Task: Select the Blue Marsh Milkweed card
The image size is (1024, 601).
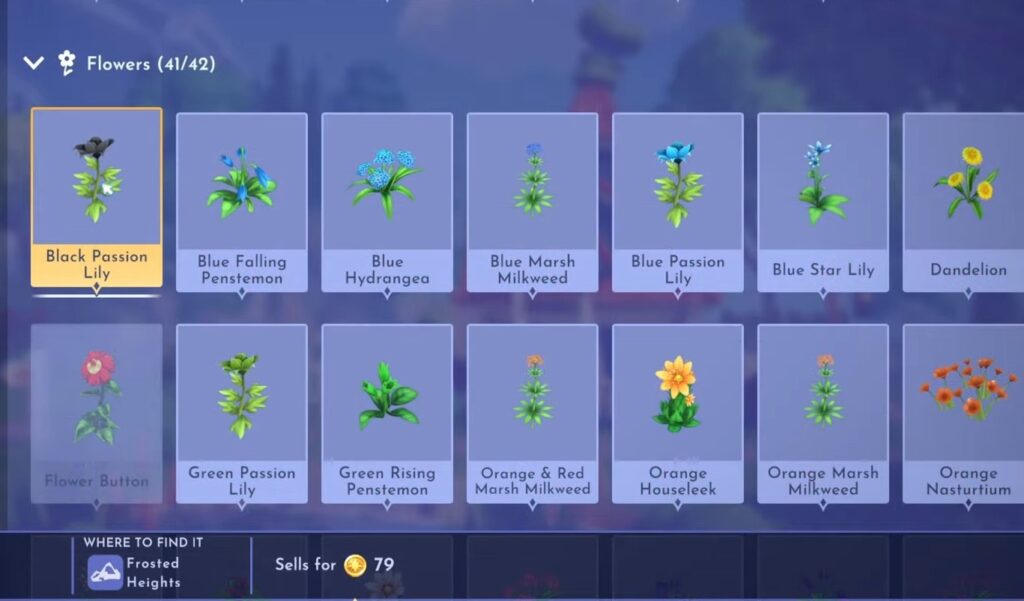Action: pos(532,201)
